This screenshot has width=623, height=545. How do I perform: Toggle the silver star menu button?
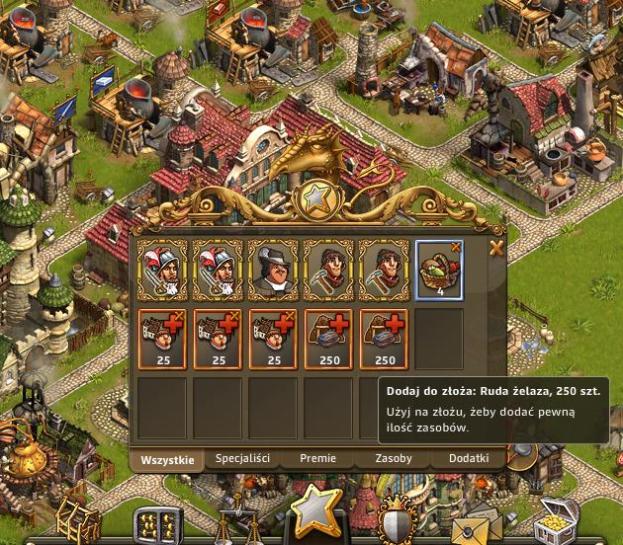pyautogui.click(x=316, y=511)
